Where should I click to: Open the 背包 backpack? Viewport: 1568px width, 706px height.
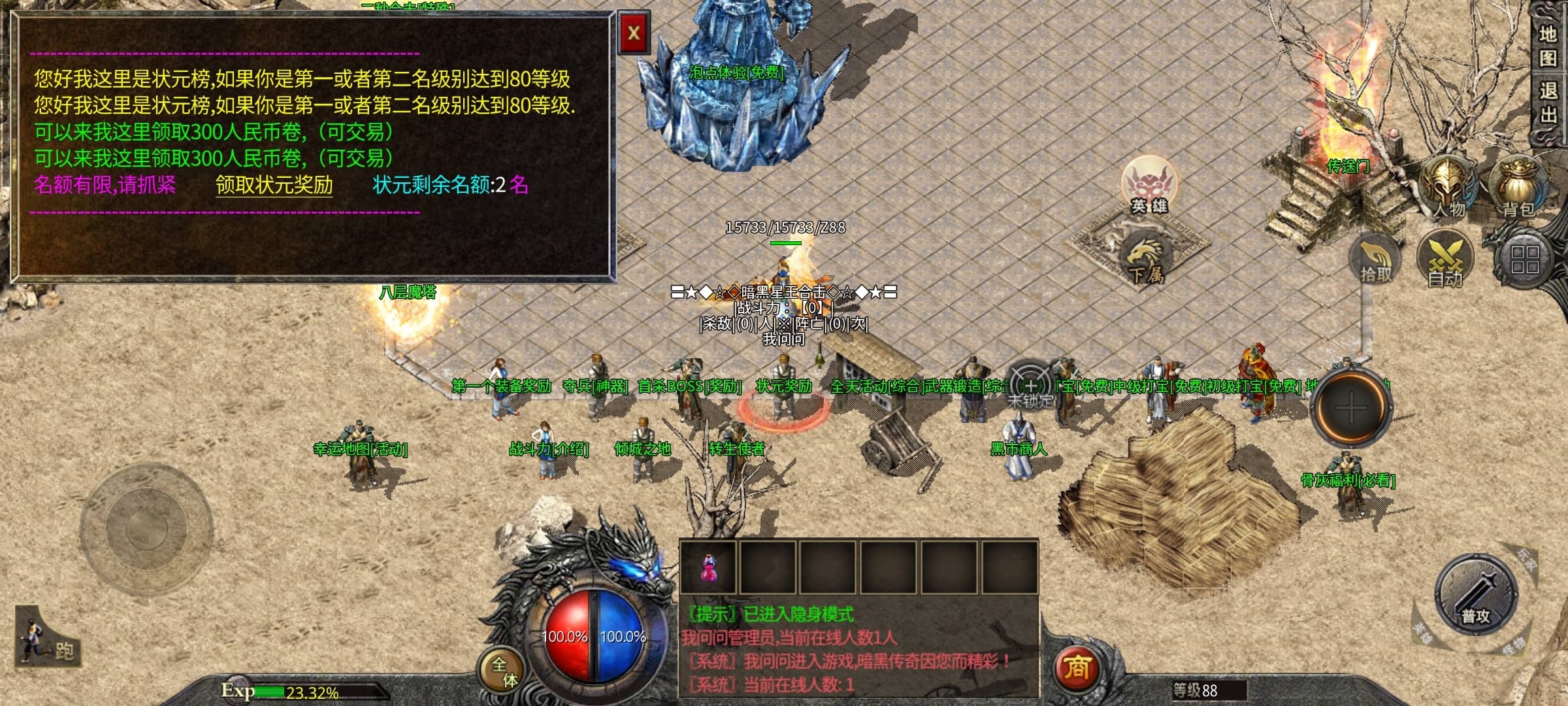(1518, 186)
